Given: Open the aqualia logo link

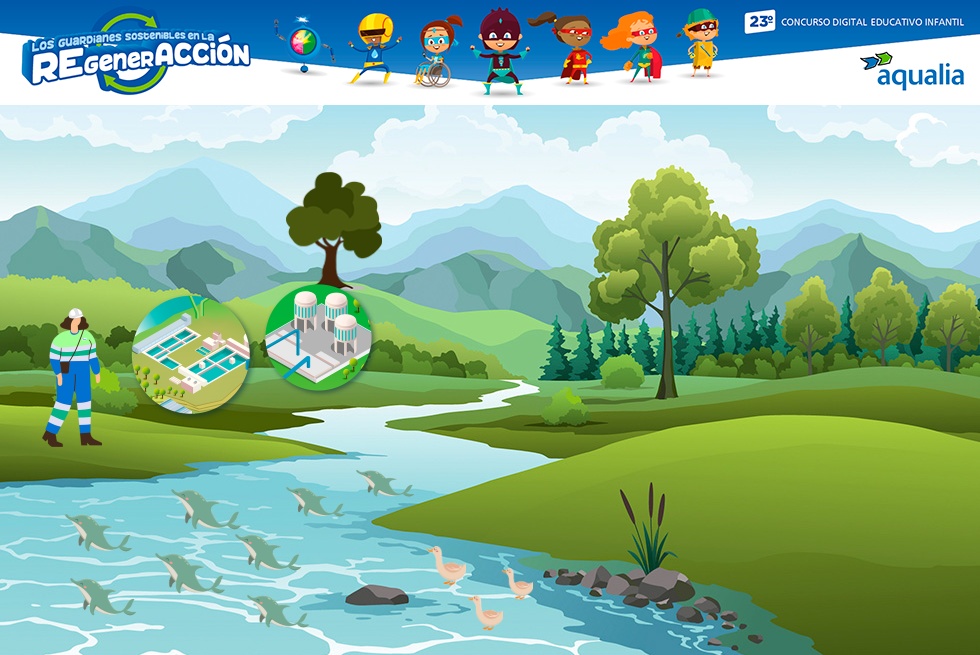Looking at the screenshot, I should tap(911, 70).
